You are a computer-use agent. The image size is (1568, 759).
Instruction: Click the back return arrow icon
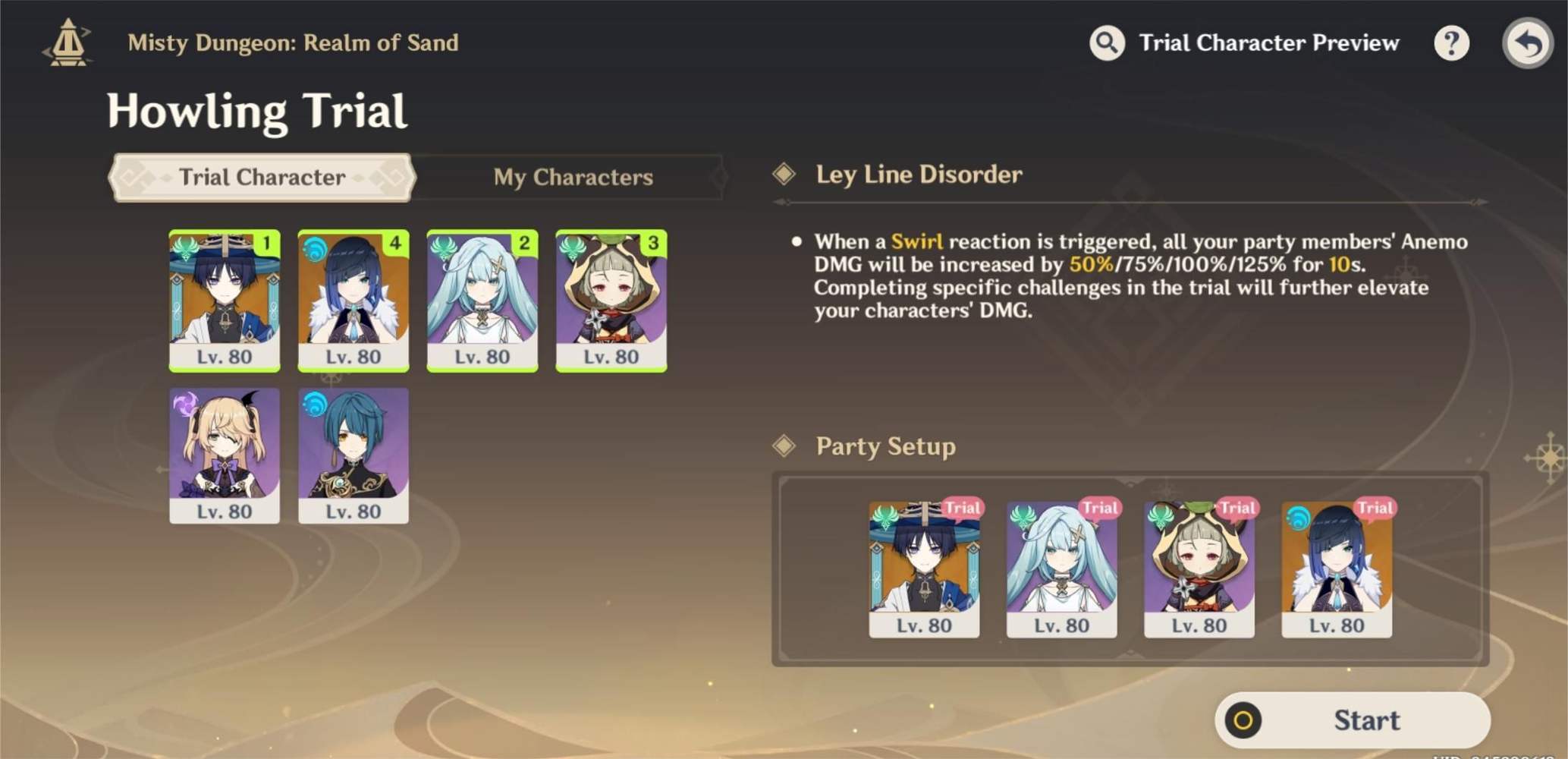1528,43
